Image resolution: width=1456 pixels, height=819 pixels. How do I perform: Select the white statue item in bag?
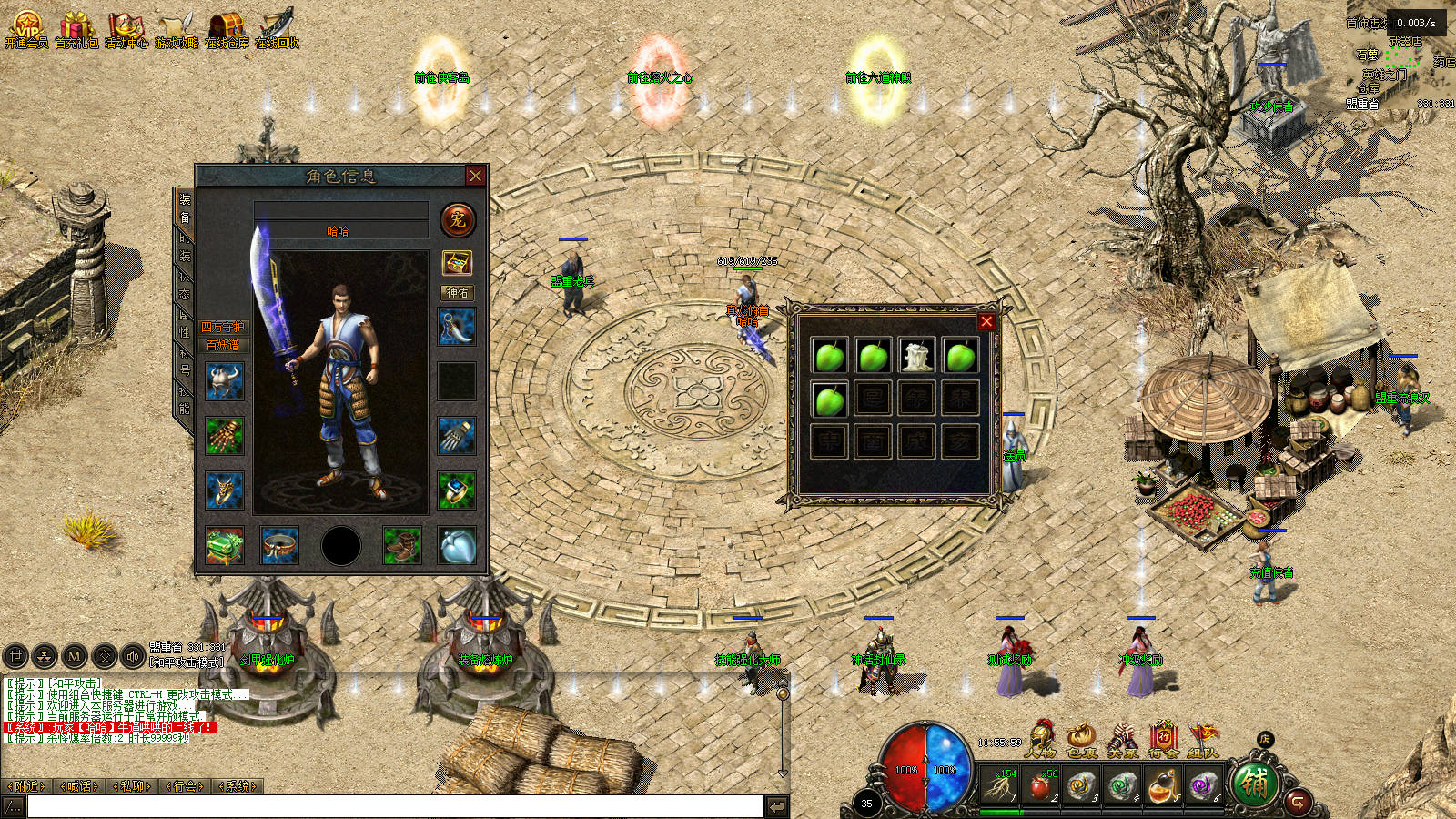pos(916,355)
